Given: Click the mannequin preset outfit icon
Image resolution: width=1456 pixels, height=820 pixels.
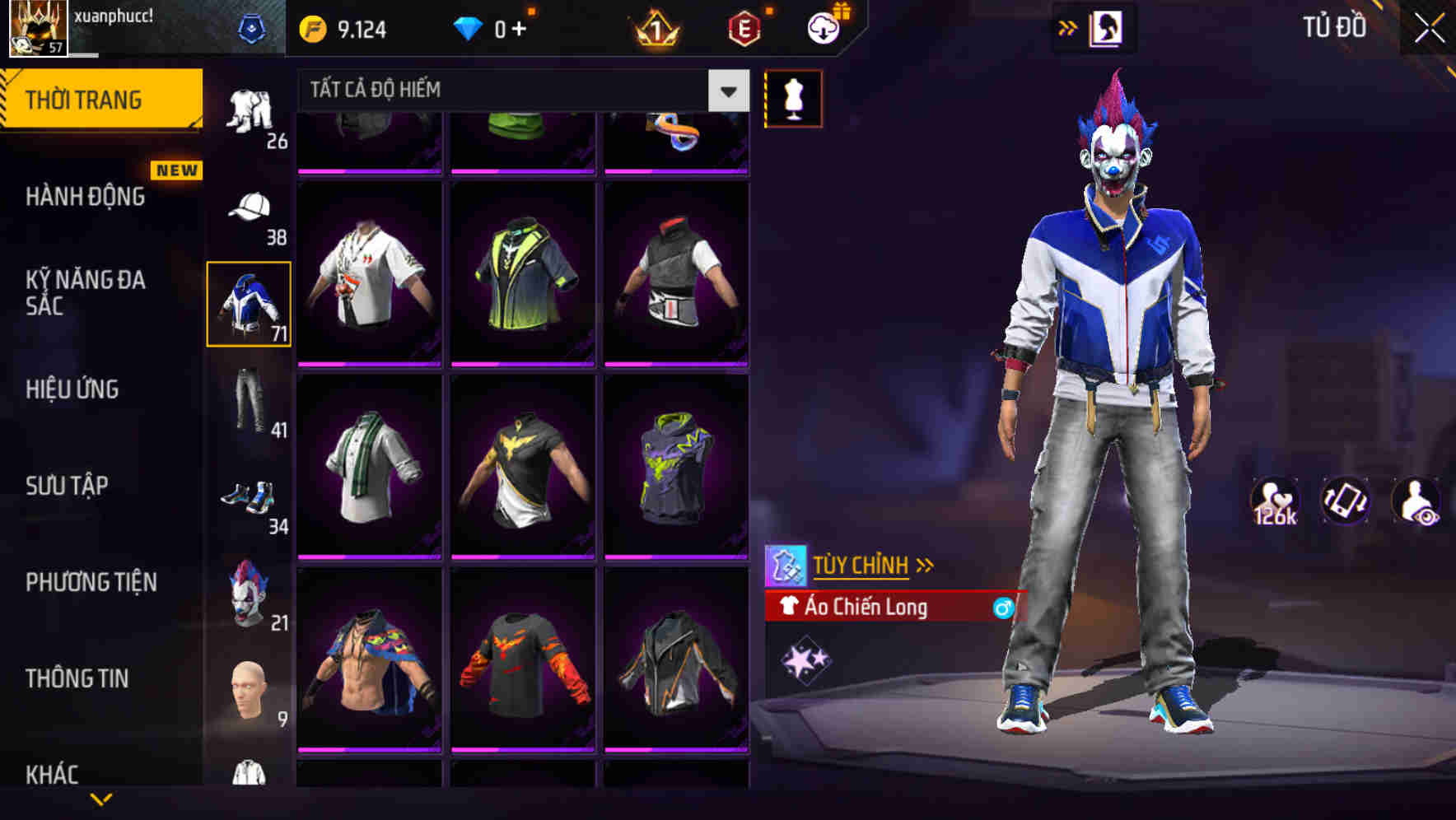Looking at the screenshot, I should (793, 99).
